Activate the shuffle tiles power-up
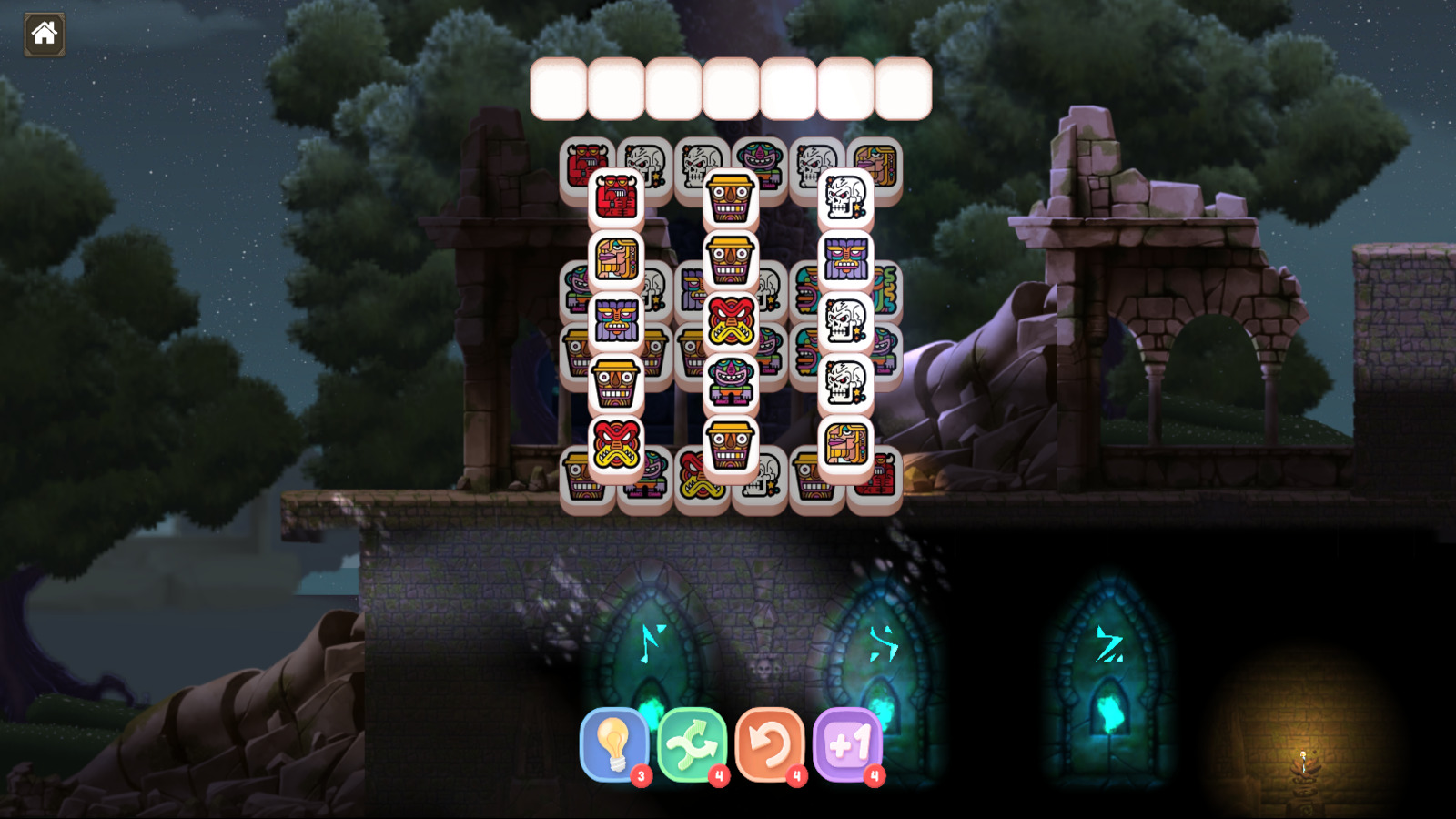The width and height of the screenshot is (1456, 819). 693,746
